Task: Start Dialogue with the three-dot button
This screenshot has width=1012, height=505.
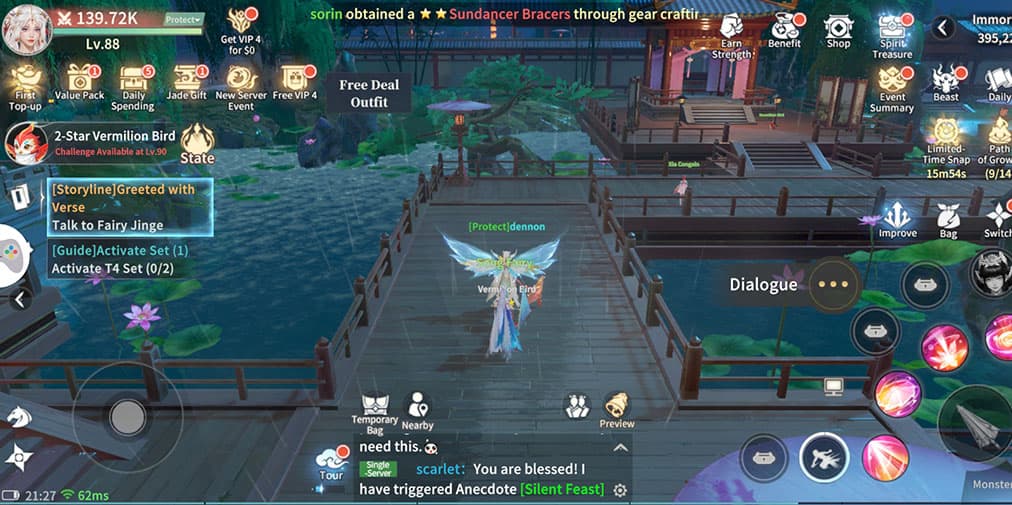Action: (x=833, y=284)
